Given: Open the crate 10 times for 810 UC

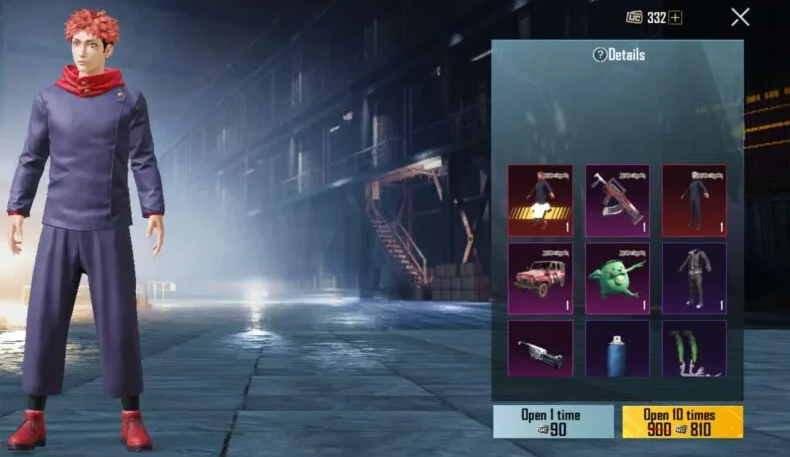Looking at the screenshot, I should click(x=682, y=421).
